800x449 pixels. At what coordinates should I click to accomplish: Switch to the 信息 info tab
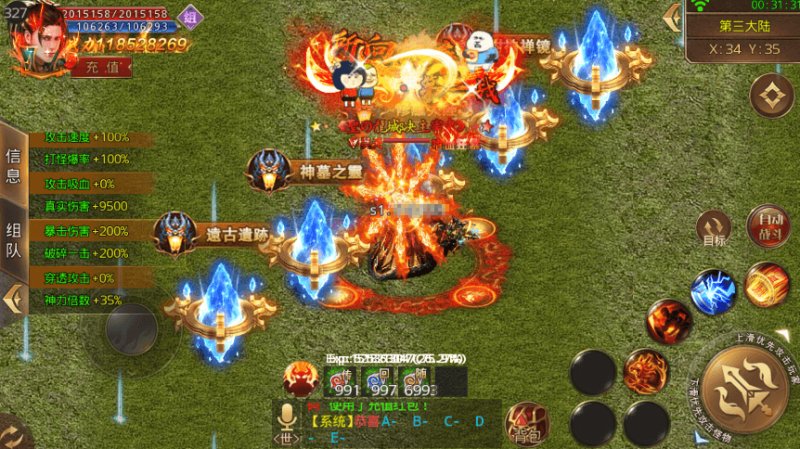coord(14,165)
